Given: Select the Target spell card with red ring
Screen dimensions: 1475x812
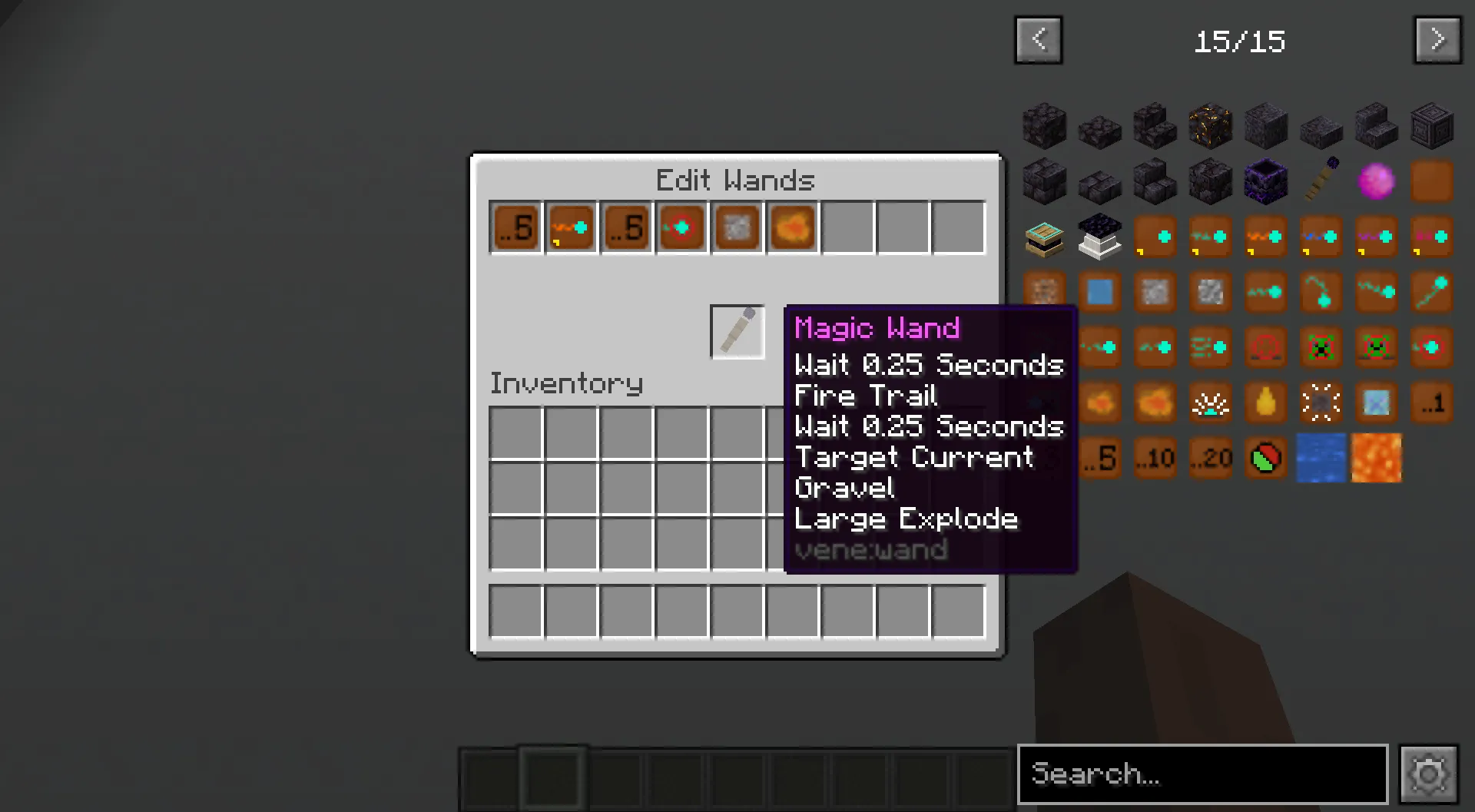Looking at the screenshot, I should (681, 227).
